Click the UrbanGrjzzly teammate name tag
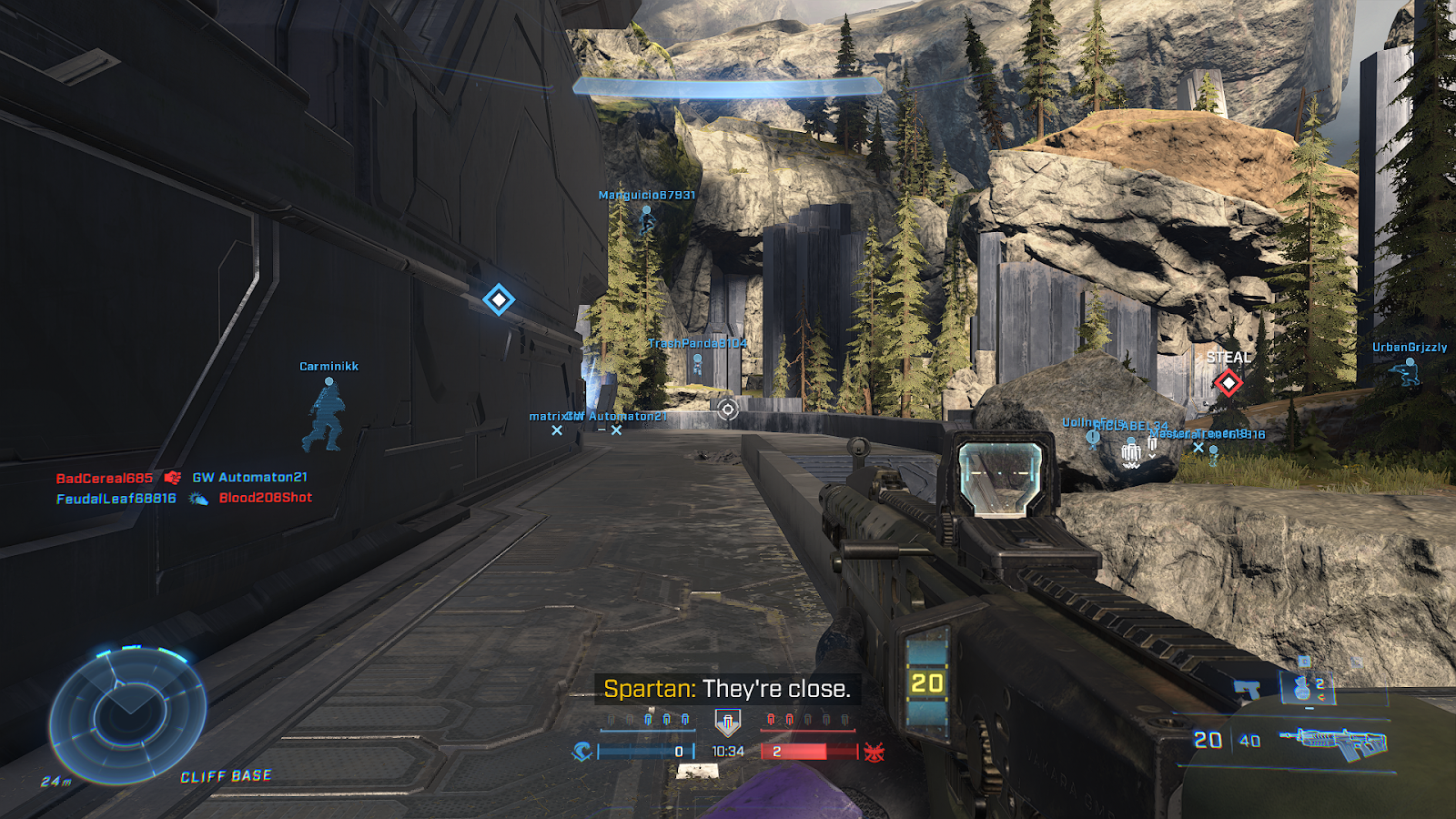 (x=1409, y=348)
